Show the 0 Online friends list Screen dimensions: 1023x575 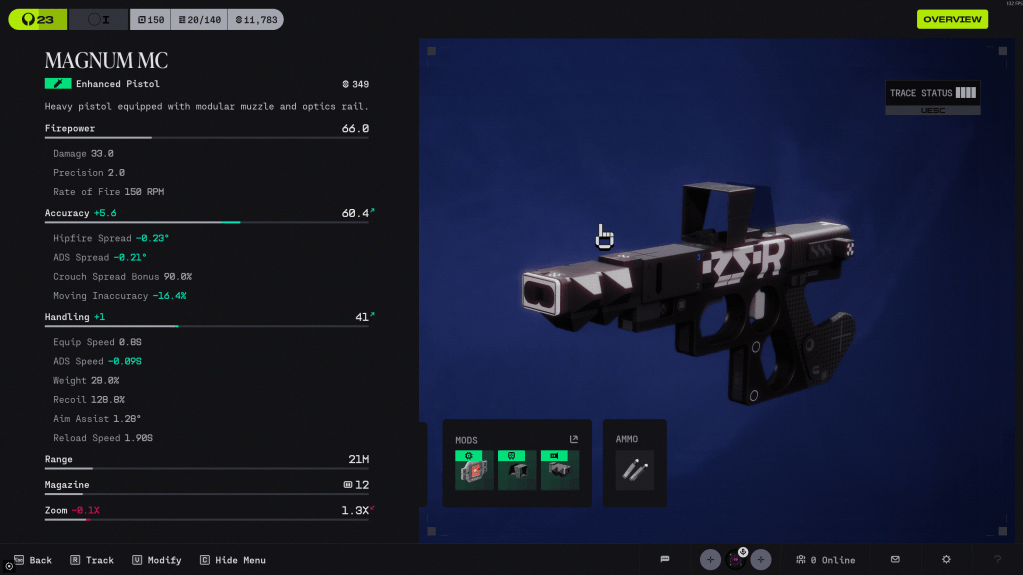point(826,560)
